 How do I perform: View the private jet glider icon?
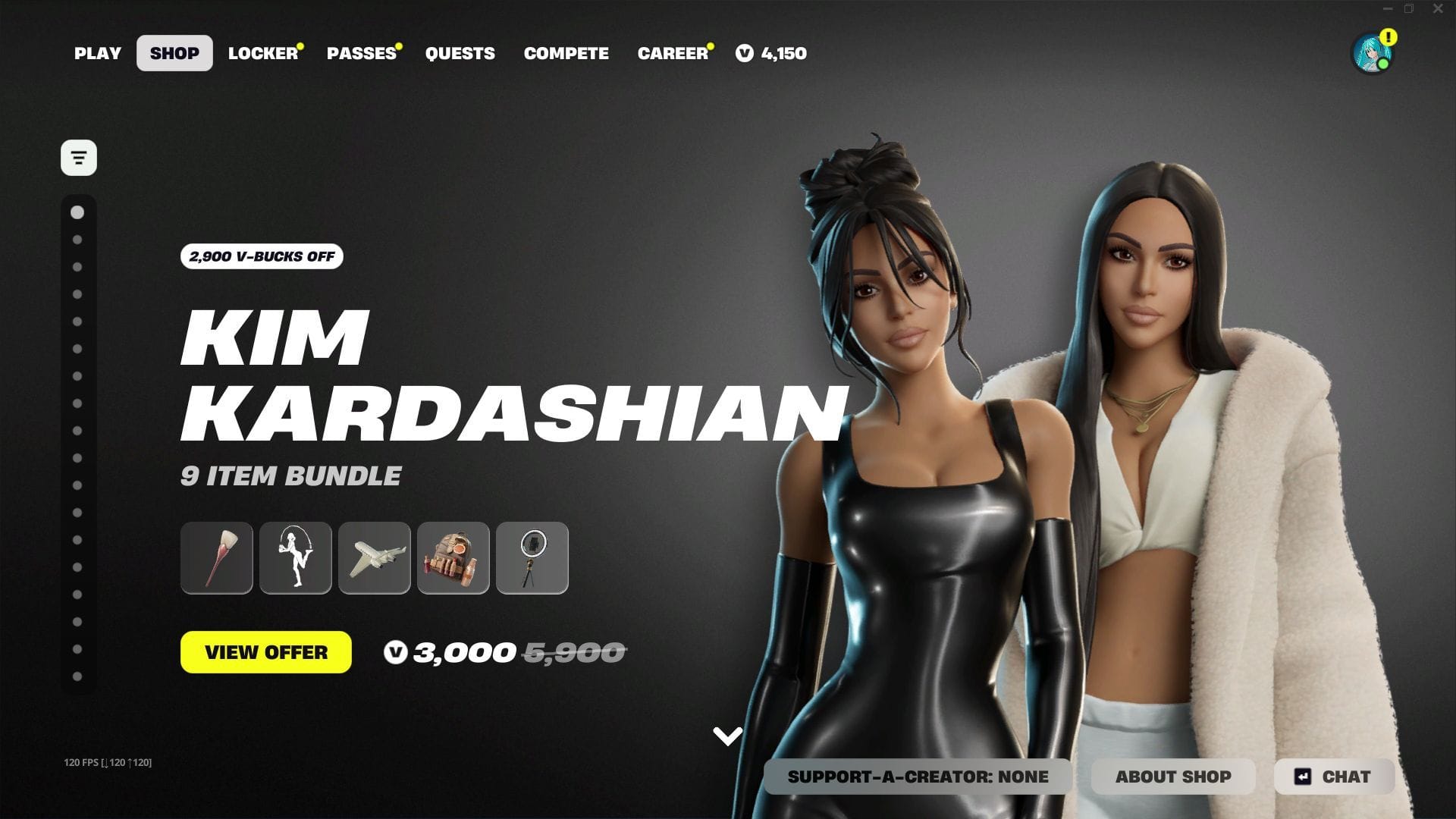(x=374, y=558)
